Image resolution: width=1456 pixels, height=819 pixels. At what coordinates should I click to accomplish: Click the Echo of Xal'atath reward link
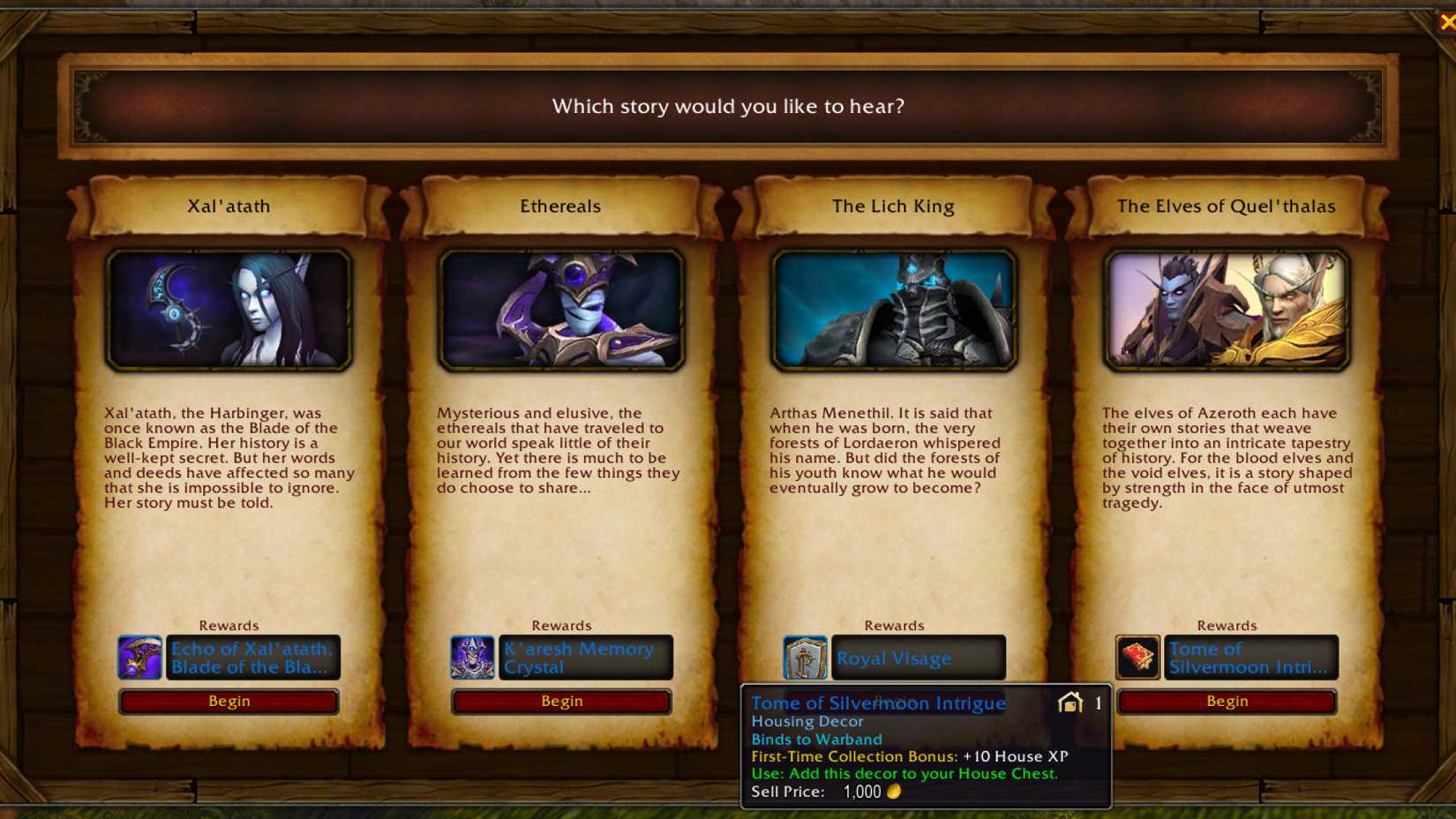251,657
